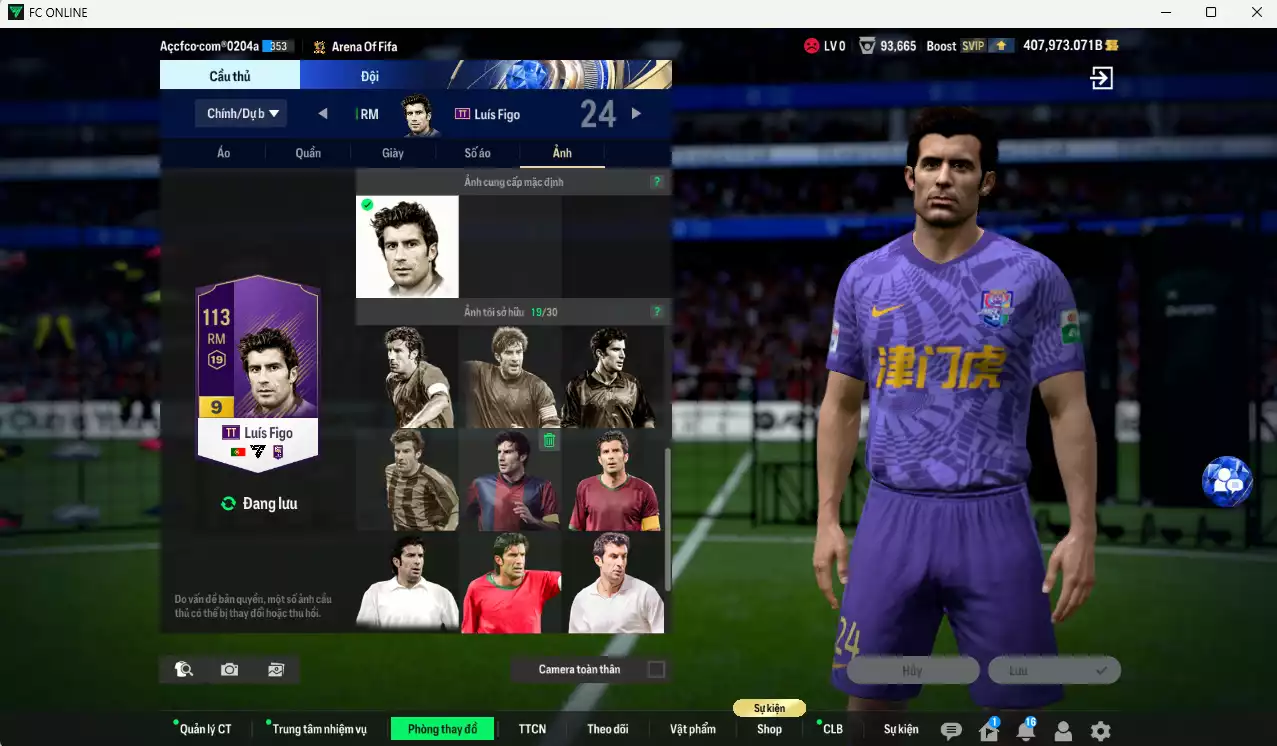Select the Áo customization tab

[223, 153]
